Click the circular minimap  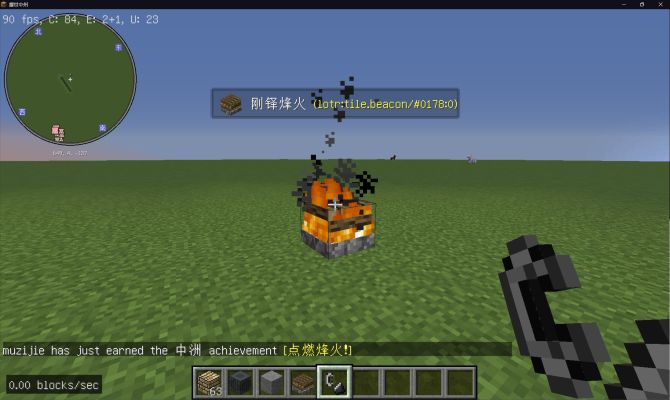tap(70, 79)
